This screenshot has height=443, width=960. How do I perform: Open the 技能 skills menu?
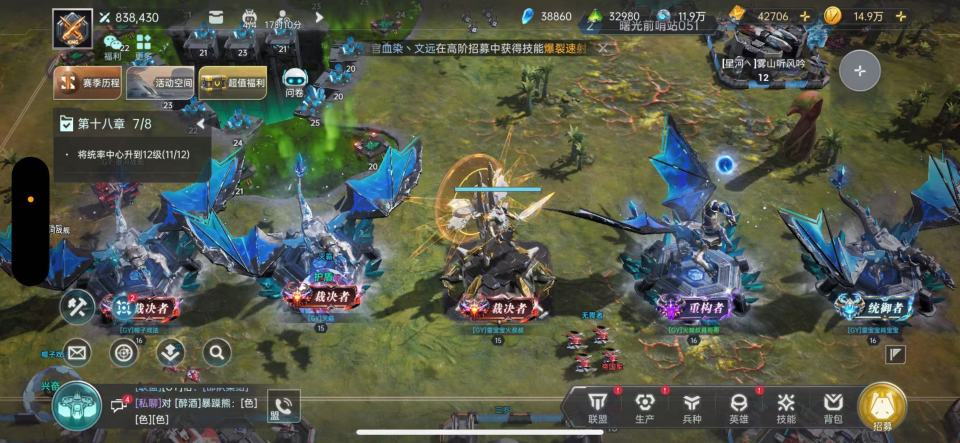click(786, 406)
